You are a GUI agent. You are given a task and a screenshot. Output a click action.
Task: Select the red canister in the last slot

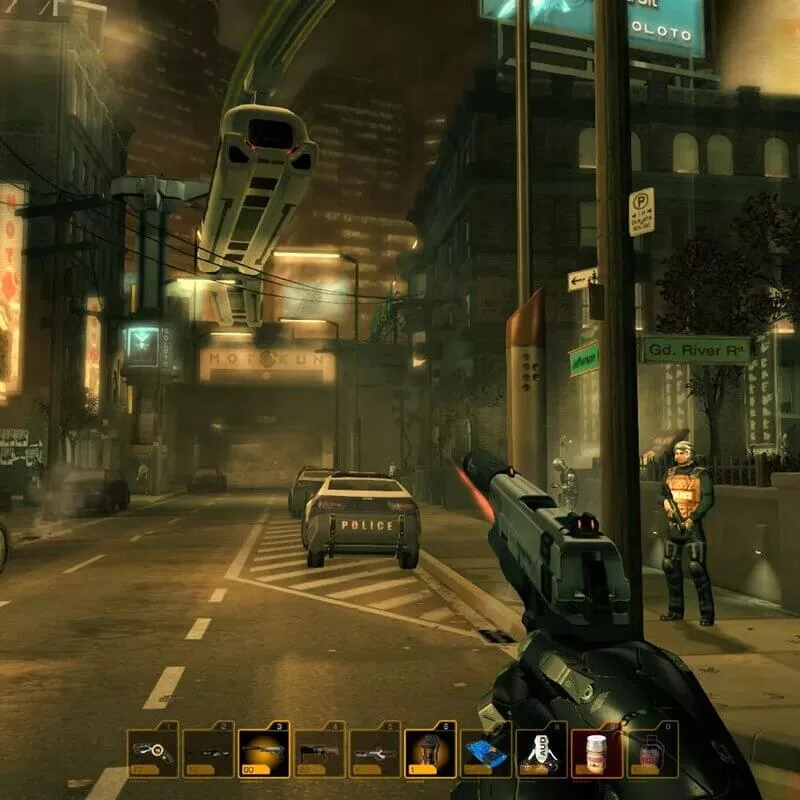[652, 750]
